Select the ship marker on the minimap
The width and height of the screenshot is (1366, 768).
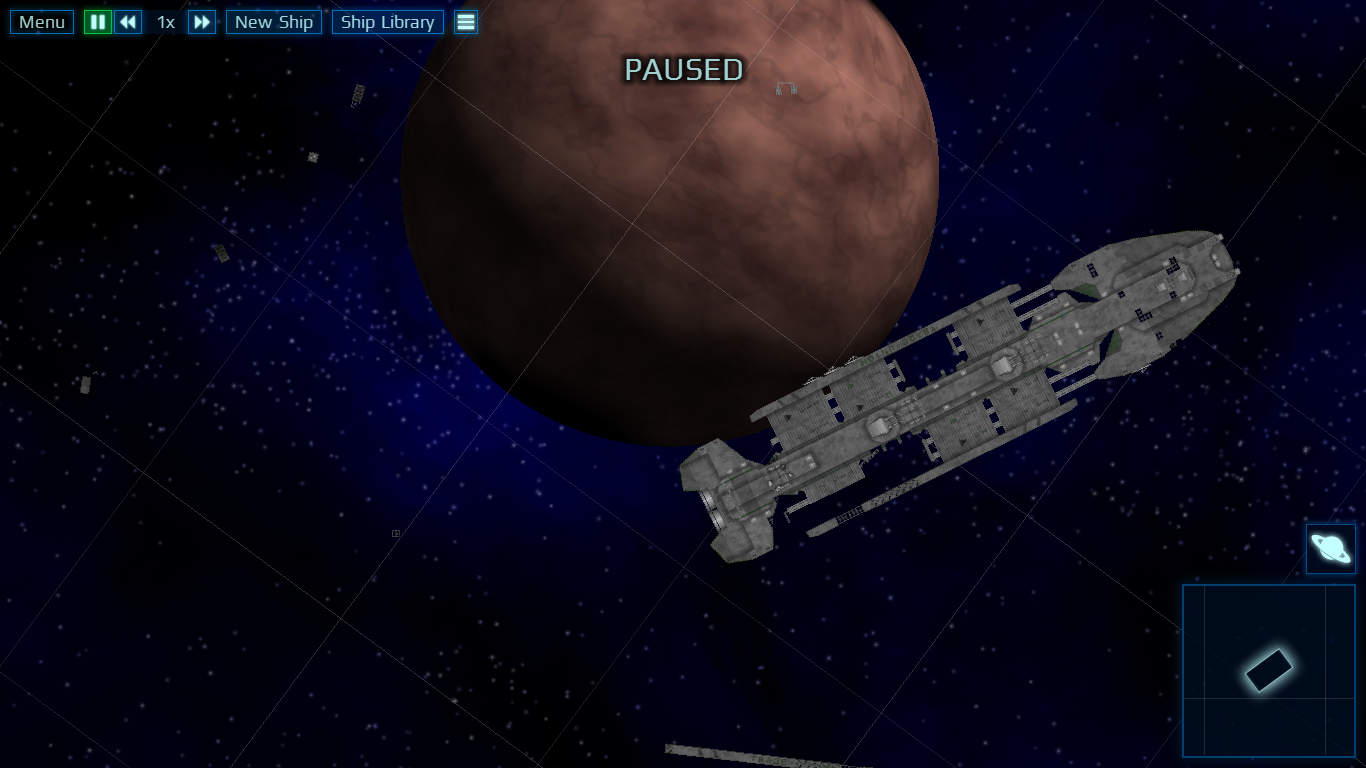(x=1268, y=670)
